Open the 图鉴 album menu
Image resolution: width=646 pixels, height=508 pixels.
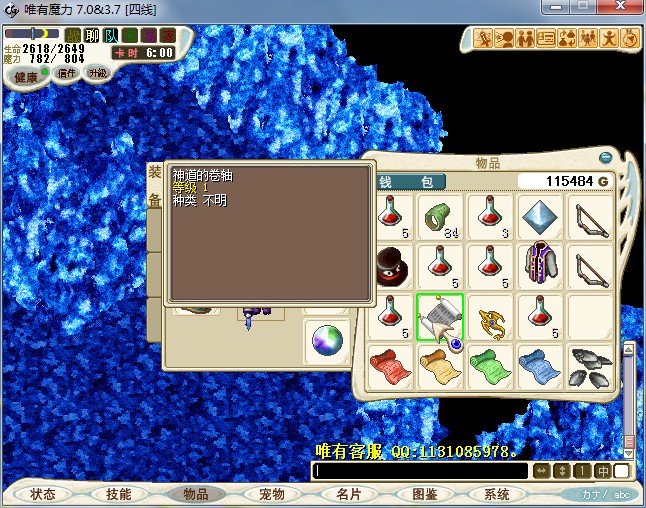pos(424,494)
